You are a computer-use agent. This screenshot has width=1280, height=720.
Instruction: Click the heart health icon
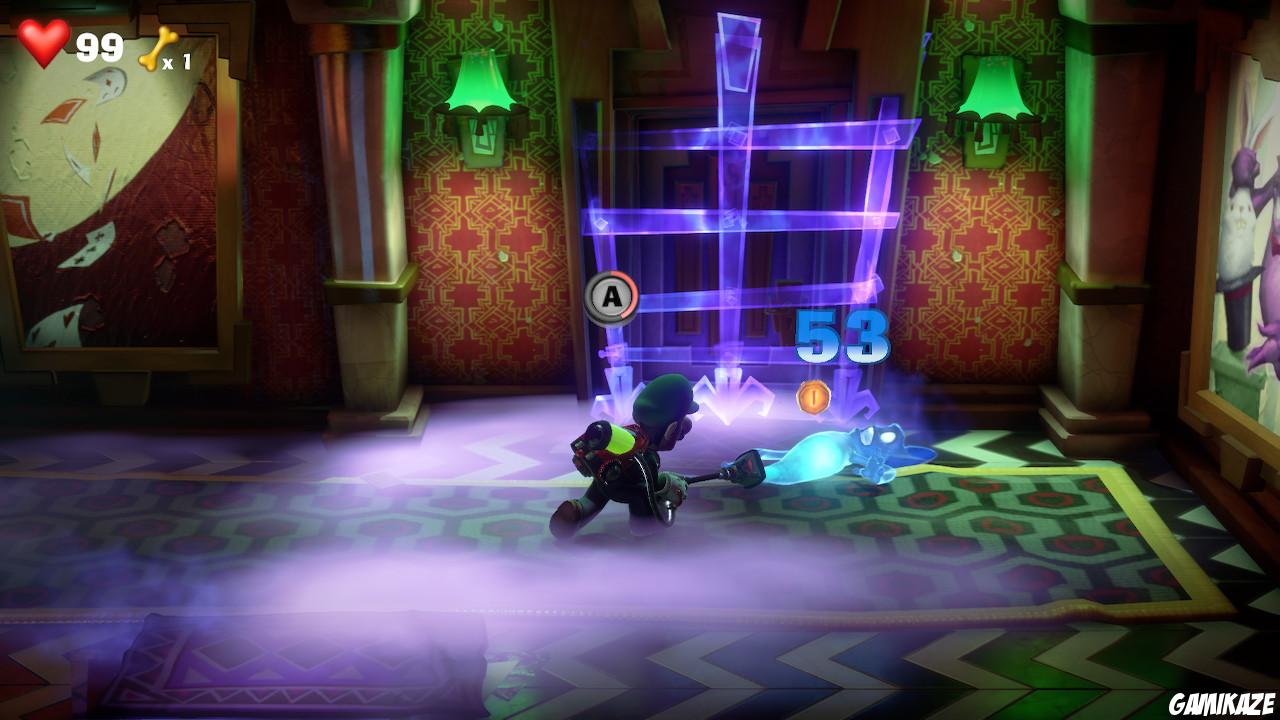(x=44, y=43)
